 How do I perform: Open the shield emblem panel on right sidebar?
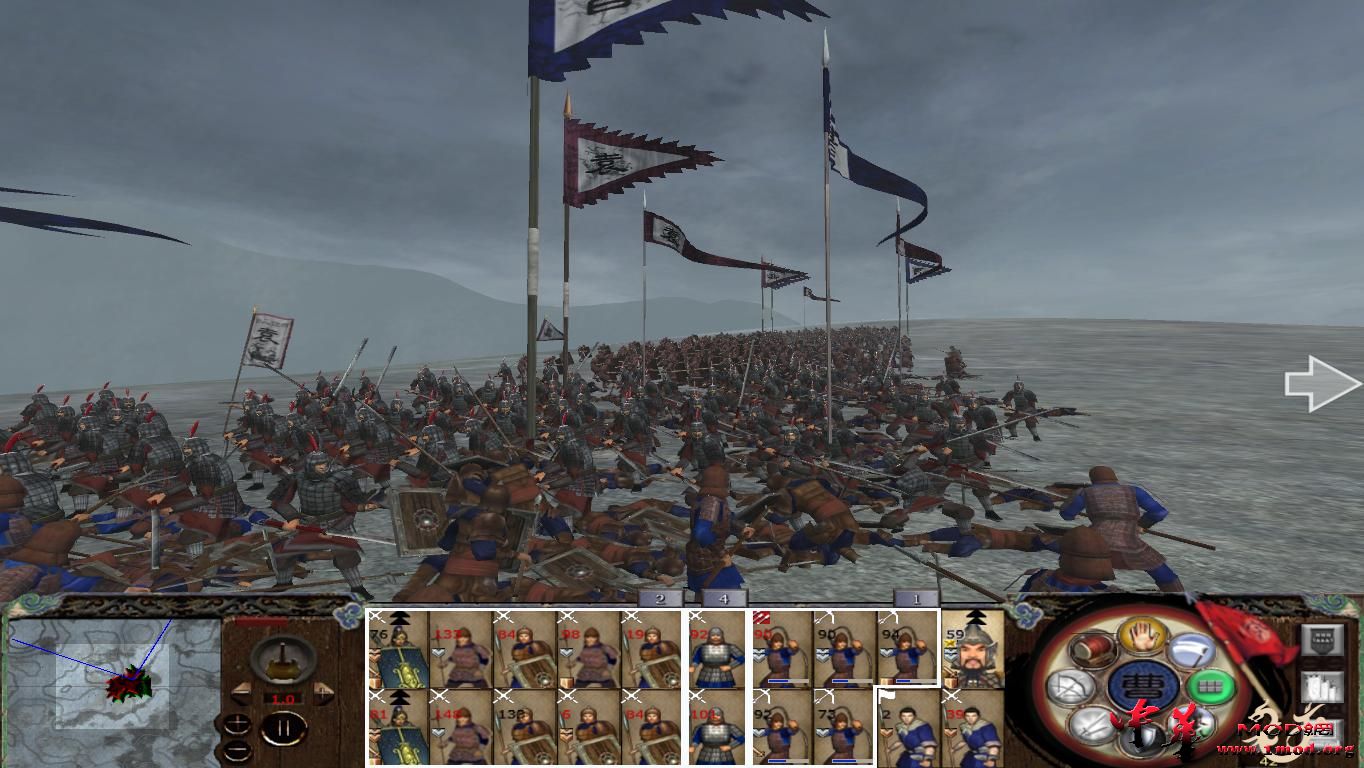point(1322,640)
